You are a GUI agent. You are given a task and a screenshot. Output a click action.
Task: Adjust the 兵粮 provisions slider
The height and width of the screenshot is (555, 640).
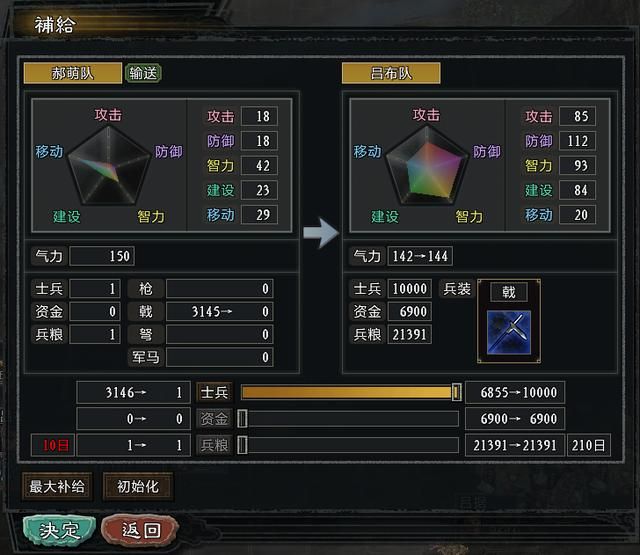pos(243,445)
